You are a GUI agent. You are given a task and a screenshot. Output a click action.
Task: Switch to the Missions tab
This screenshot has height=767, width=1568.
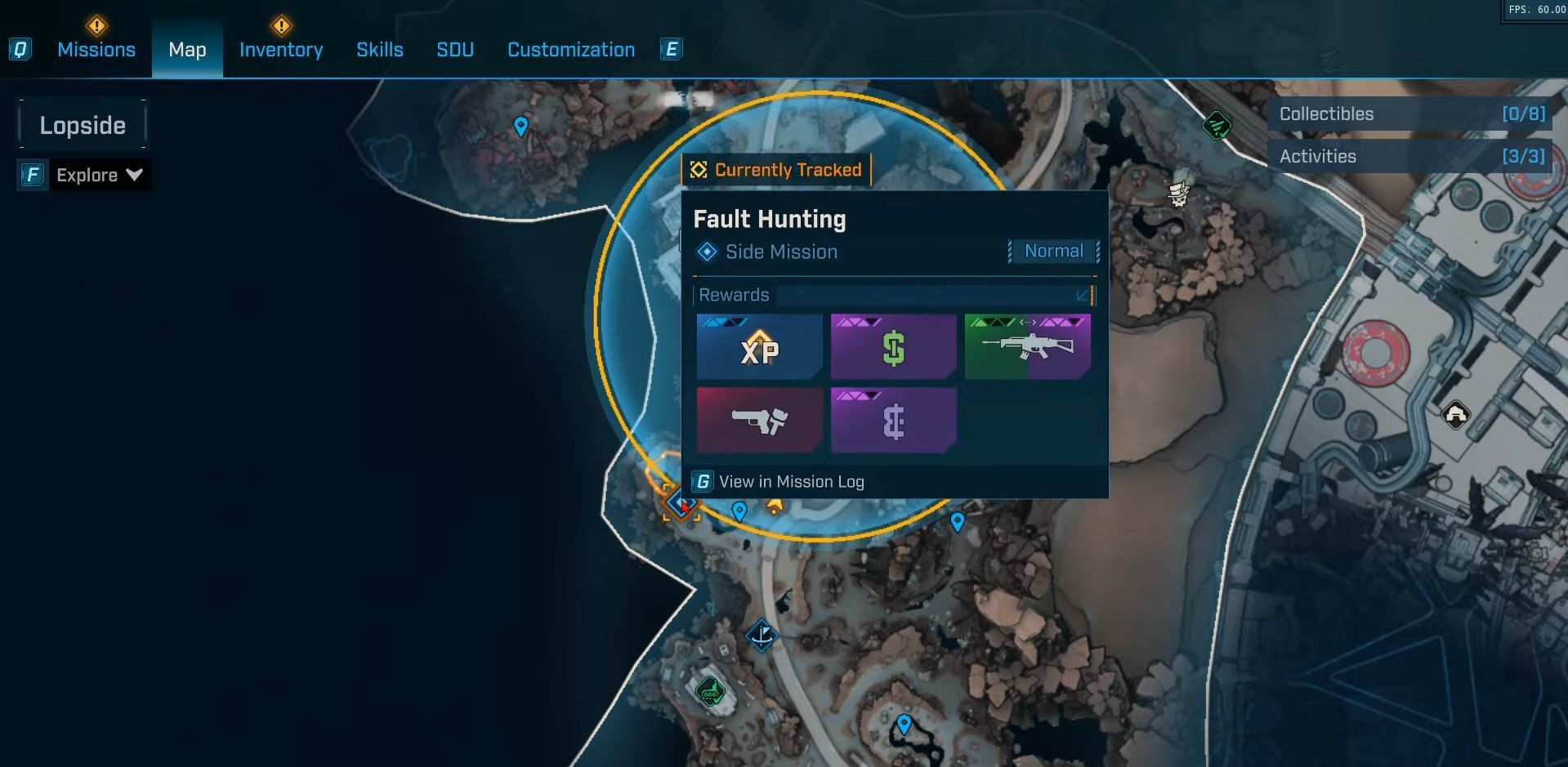[96, 50]
